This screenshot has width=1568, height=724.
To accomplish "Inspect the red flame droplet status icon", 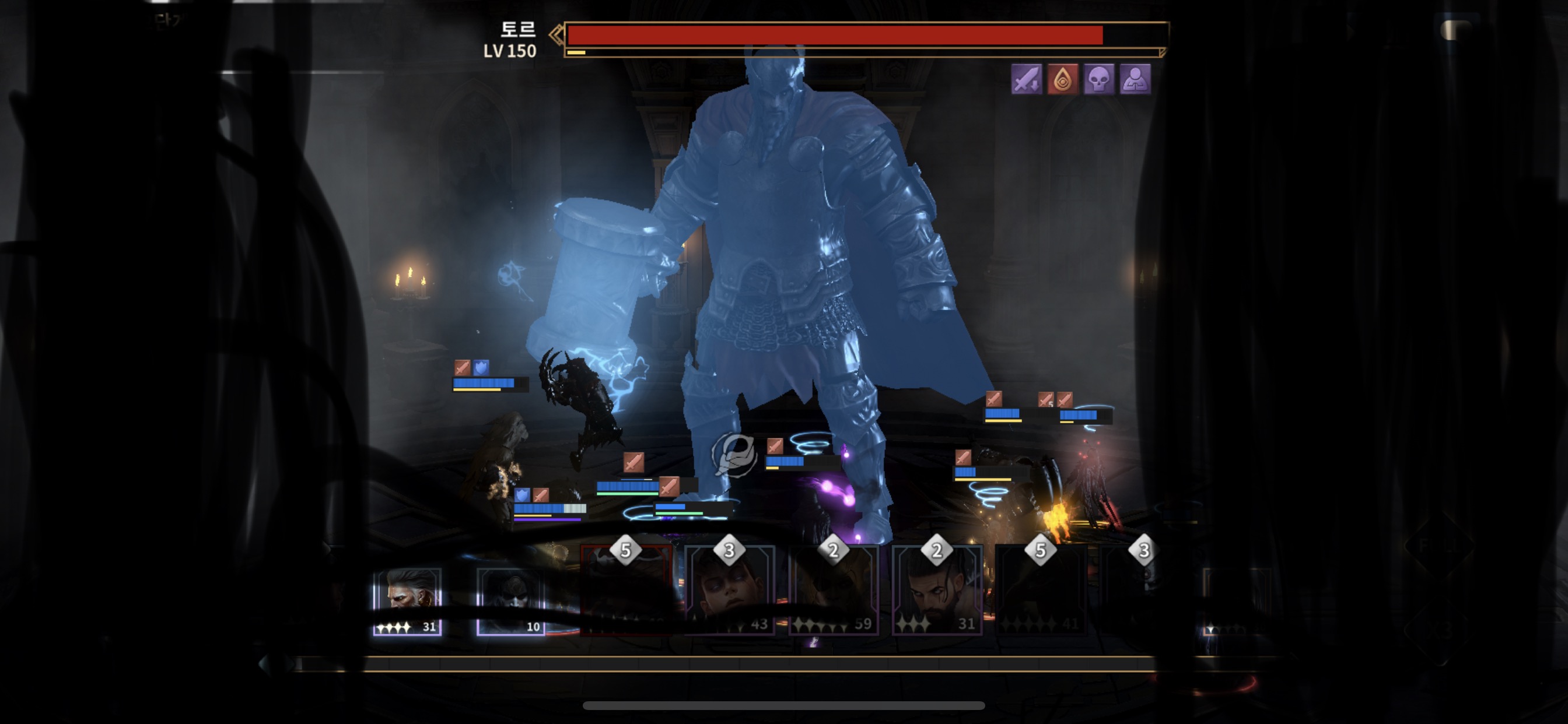I will click(x=1063, y=79).
